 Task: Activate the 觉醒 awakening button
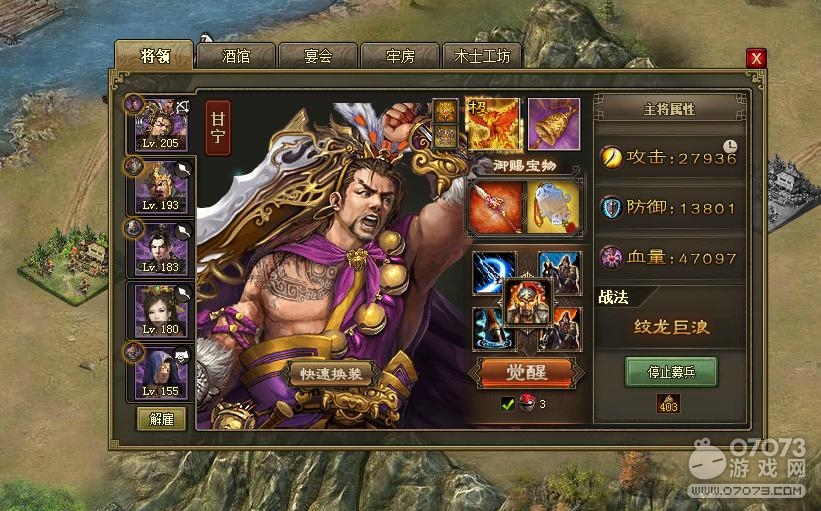coord(526,373)
